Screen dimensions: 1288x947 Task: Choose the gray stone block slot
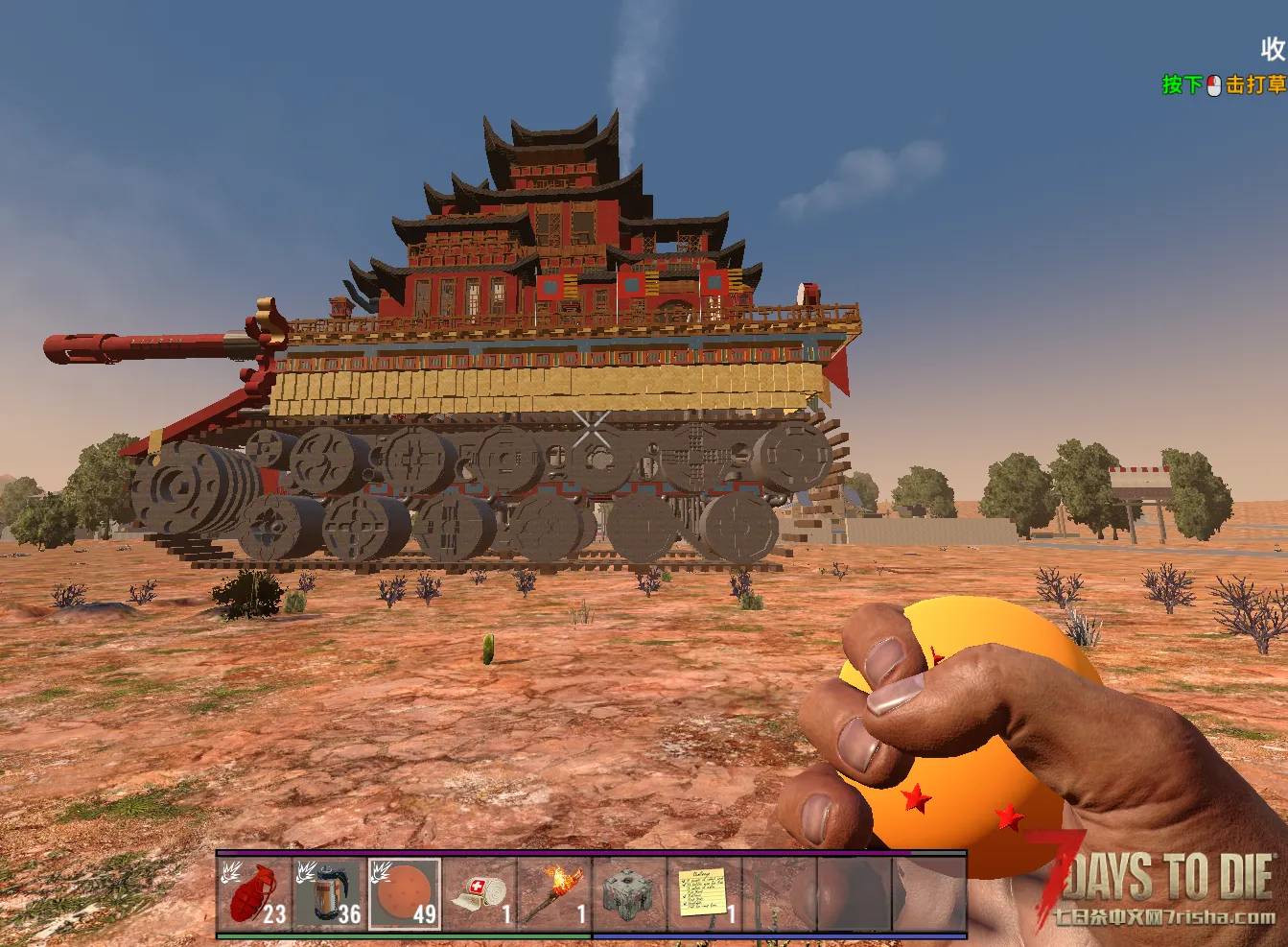pos(628,893)
